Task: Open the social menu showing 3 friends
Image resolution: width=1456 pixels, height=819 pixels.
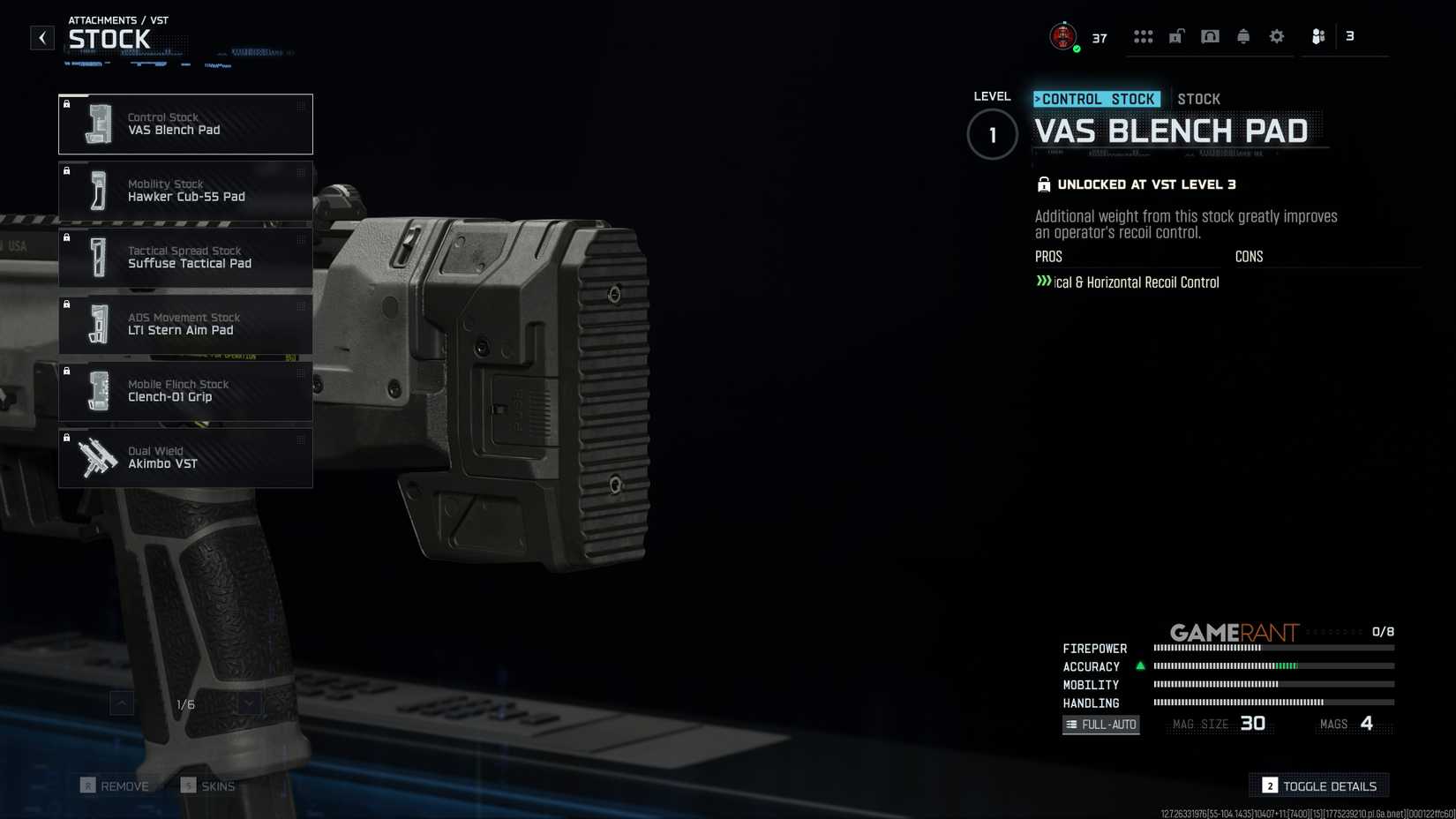Action: pos(1319,36)
